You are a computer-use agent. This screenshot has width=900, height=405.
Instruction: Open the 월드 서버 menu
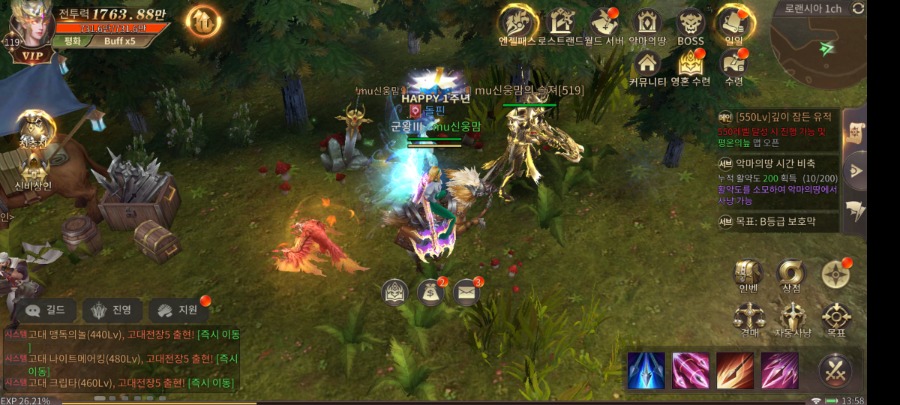coord(603,22)
